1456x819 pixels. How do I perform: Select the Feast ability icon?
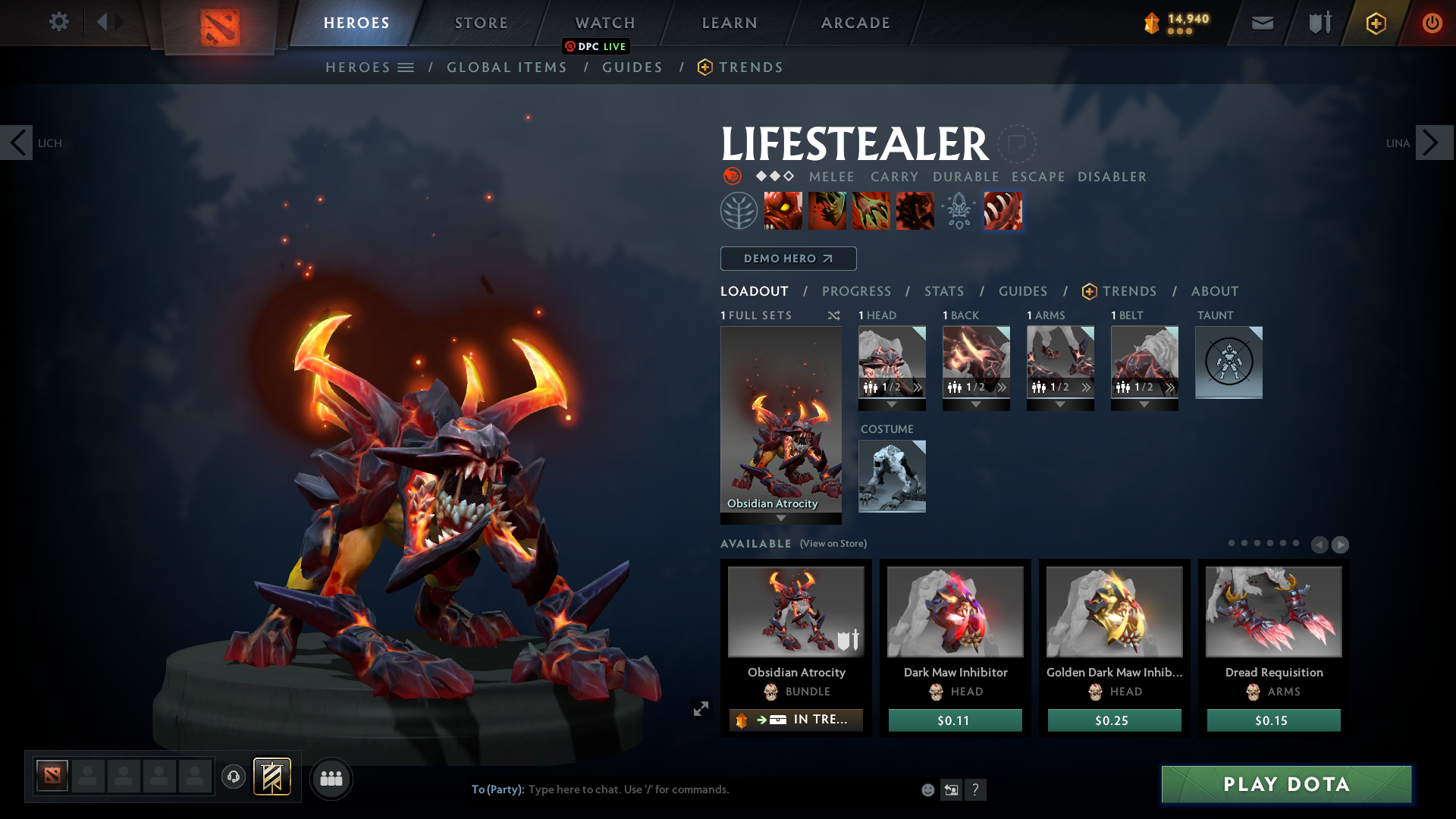tap(827, 210)
